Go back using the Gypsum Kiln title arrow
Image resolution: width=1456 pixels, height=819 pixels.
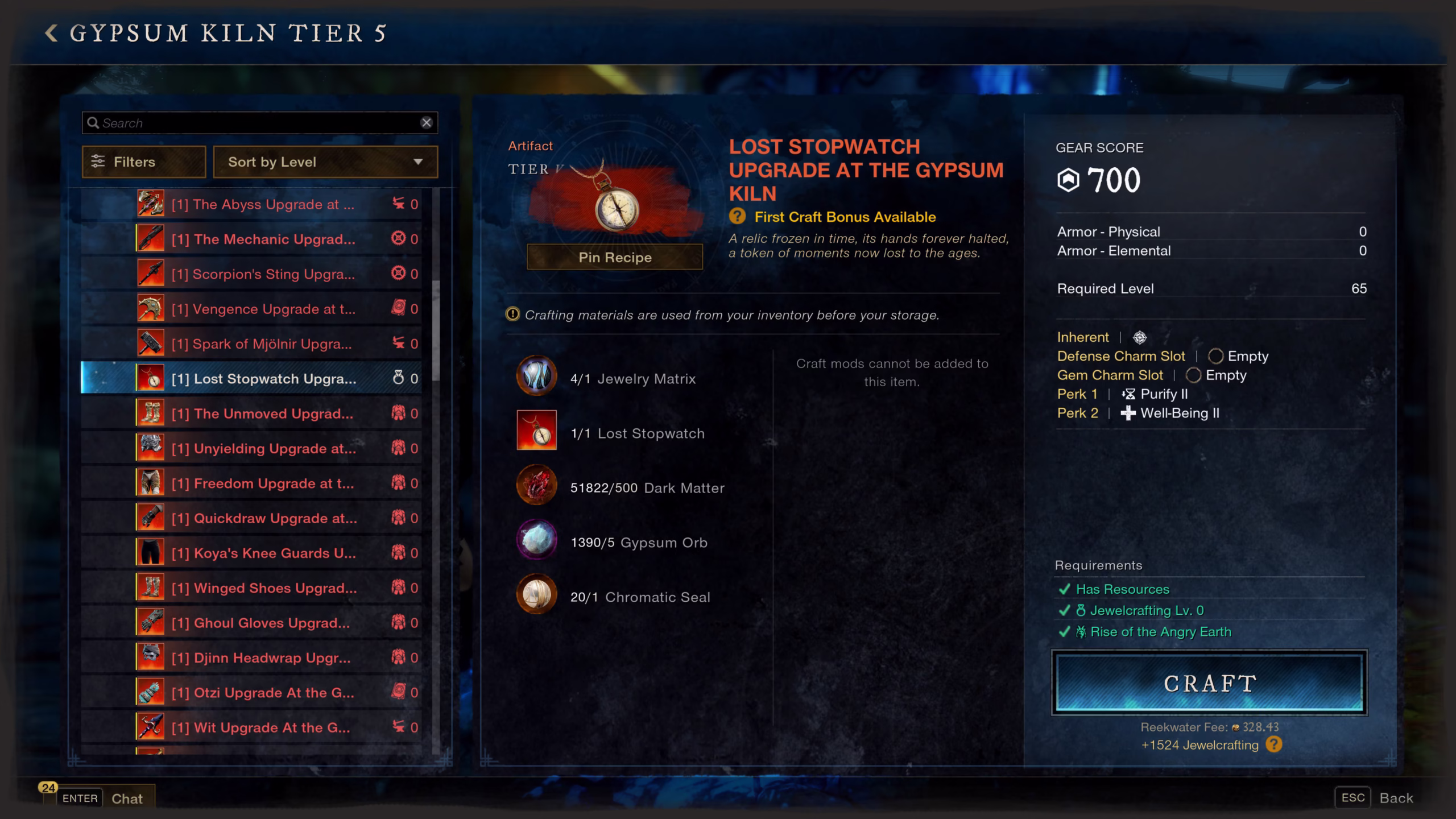click(51, 33)
